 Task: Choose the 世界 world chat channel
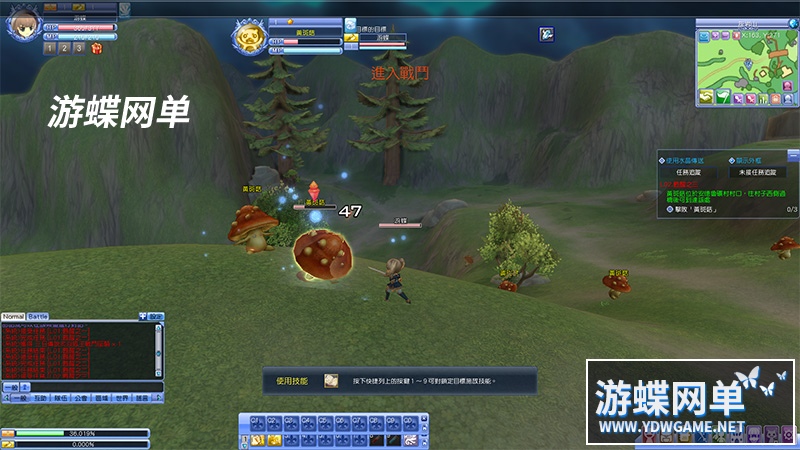pos(122,397)
